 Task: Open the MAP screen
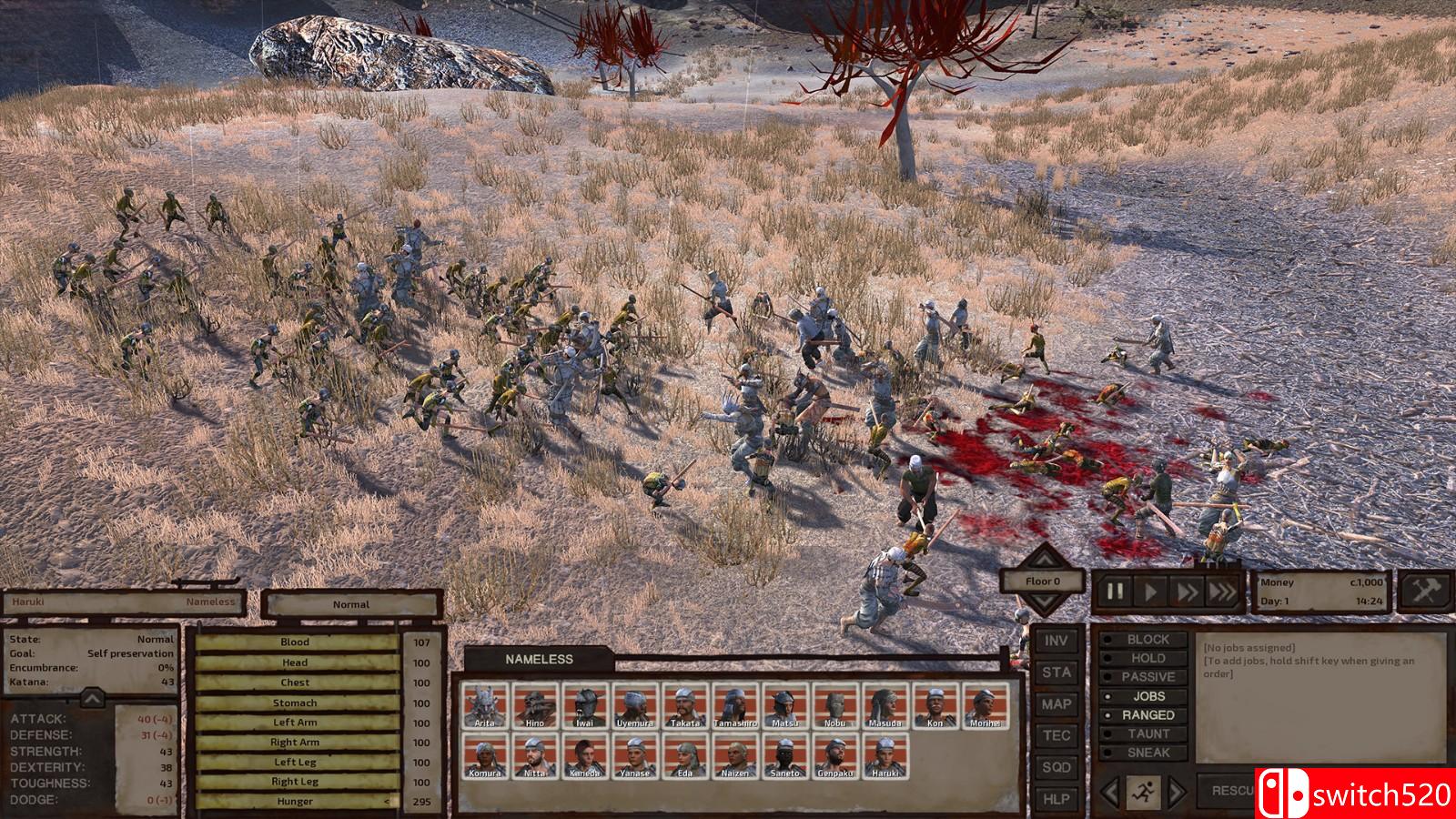tap(1056, 704)
